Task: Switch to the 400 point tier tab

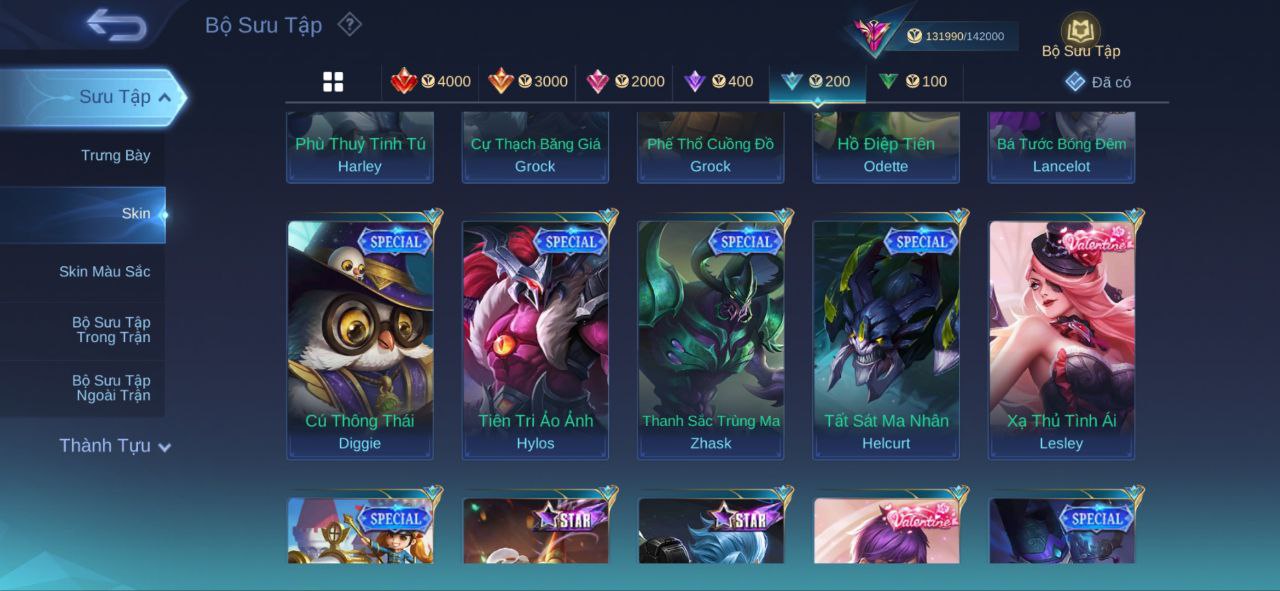Action: click(719, 82)
